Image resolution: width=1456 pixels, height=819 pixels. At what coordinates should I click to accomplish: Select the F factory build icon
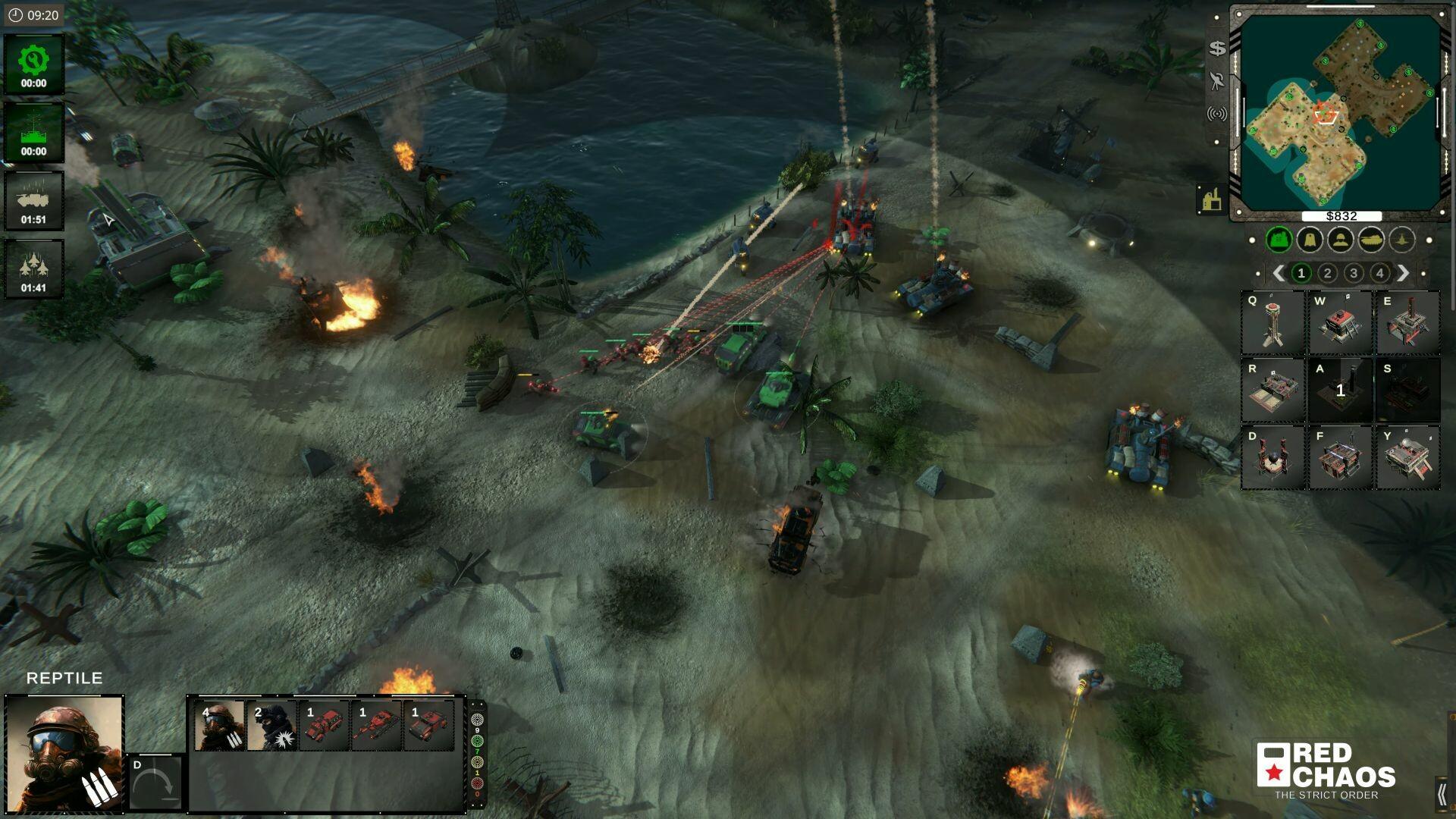click(1338, 455)
